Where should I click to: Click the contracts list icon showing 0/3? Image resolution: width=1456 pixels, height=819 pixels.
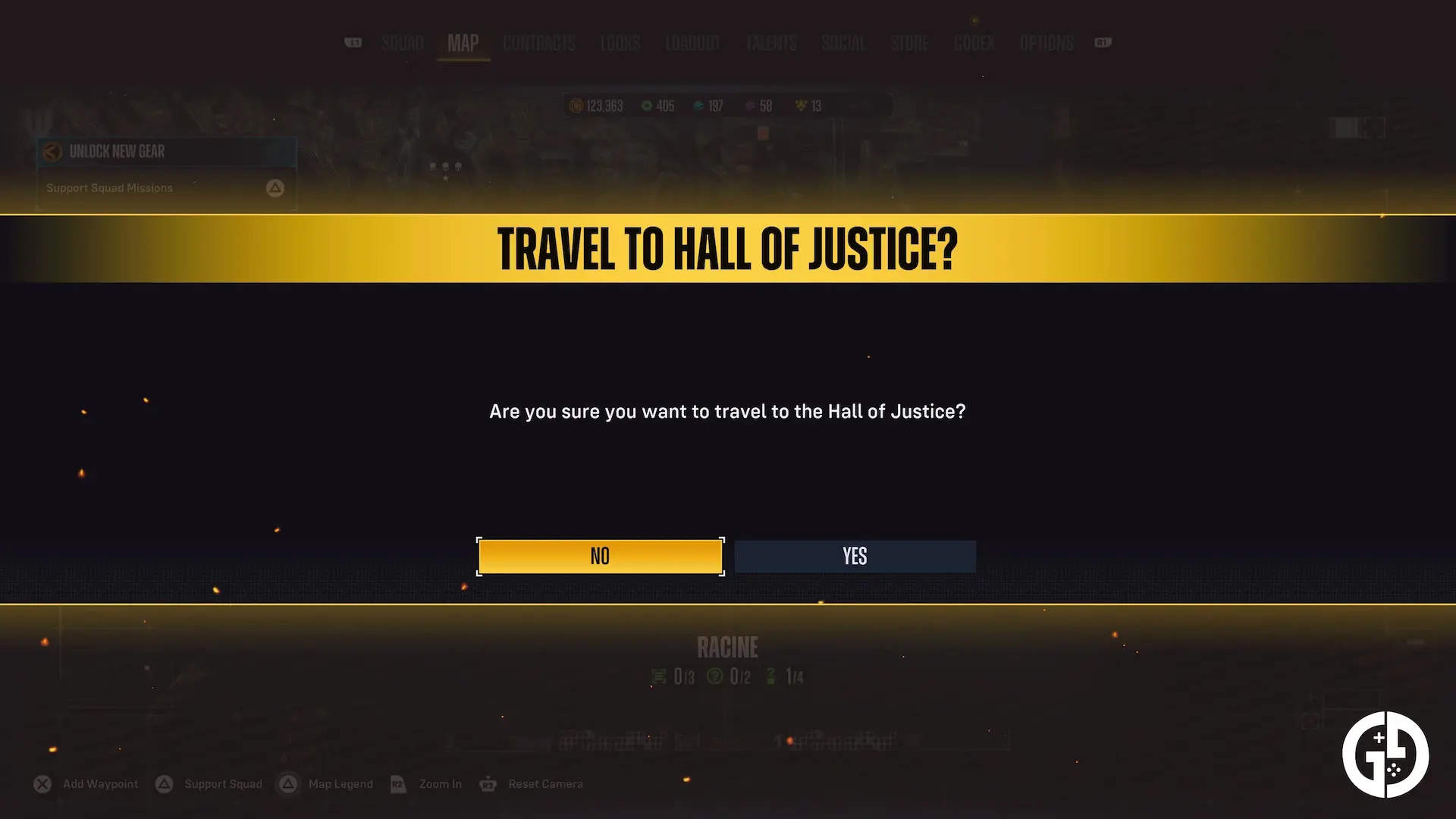(x=658, y=675)
